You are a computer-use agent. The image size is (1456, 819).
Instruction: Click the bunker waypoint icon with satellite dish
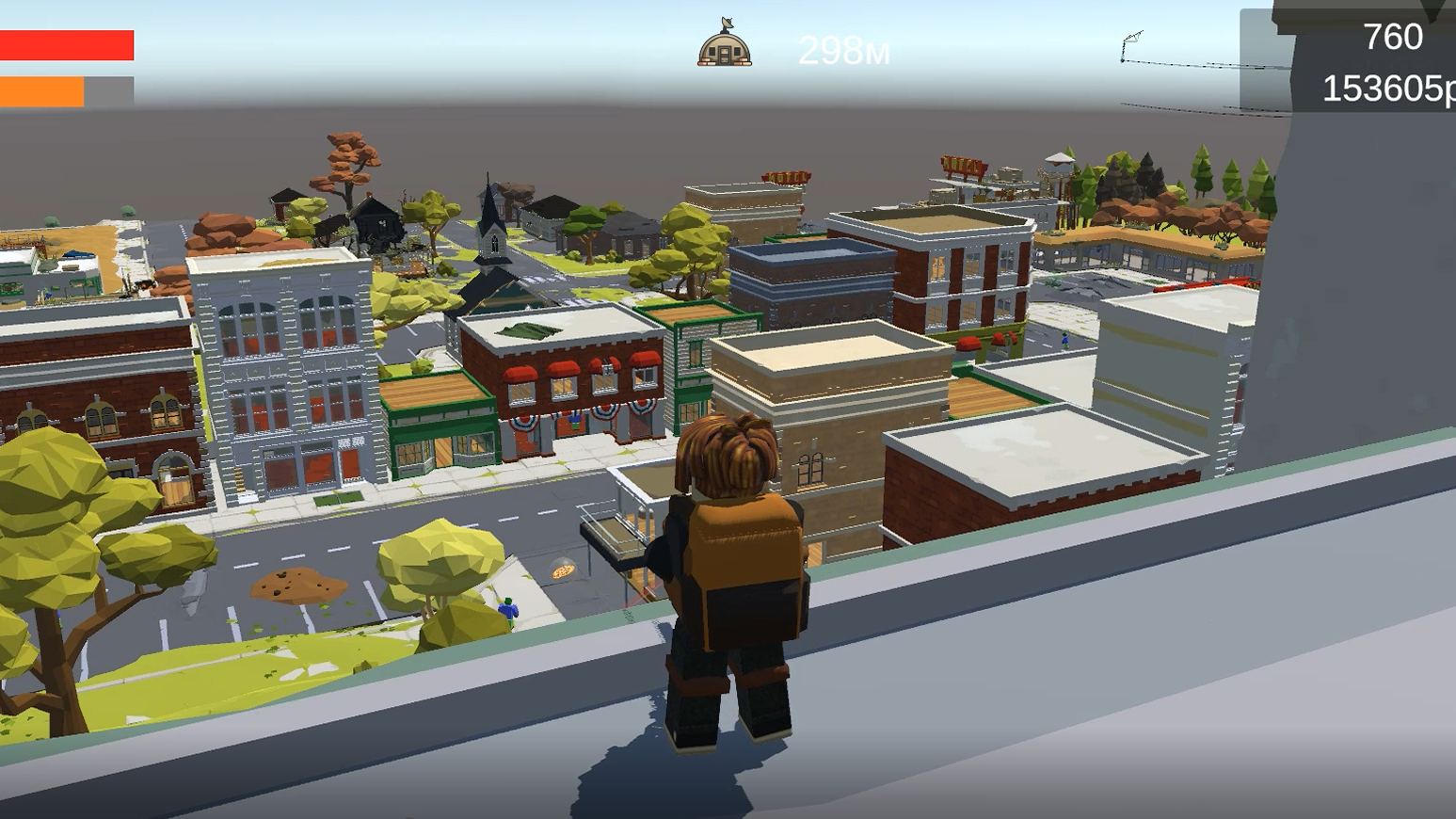tap(723, 42)
